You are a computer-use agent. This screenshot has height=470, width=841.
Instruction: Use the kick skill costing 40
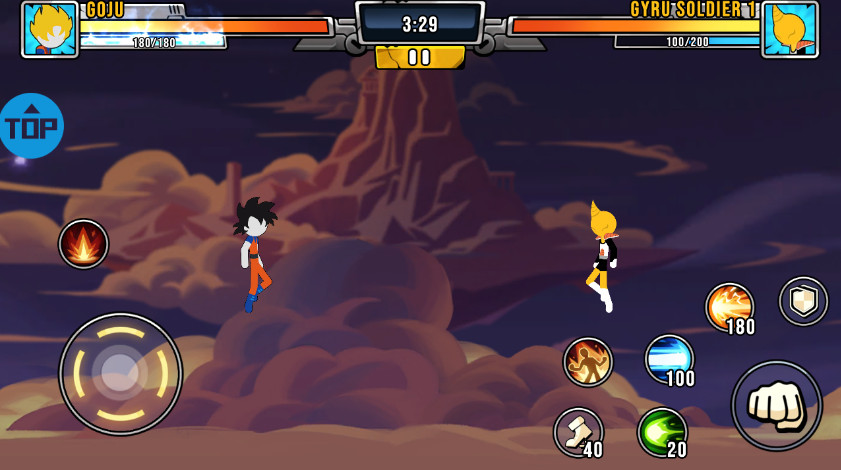coord(578,431)
